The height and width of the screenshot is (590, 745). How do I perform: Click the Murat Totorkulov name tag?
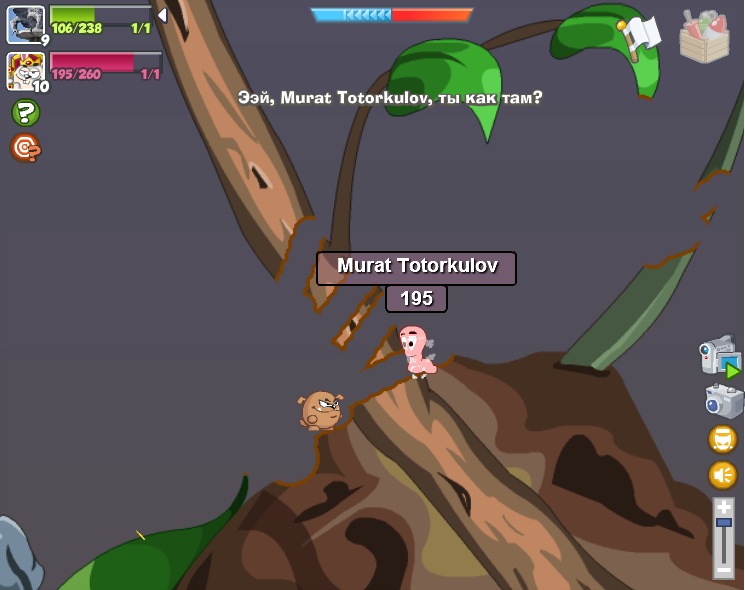pyautogui.click(x=416, y=267)
